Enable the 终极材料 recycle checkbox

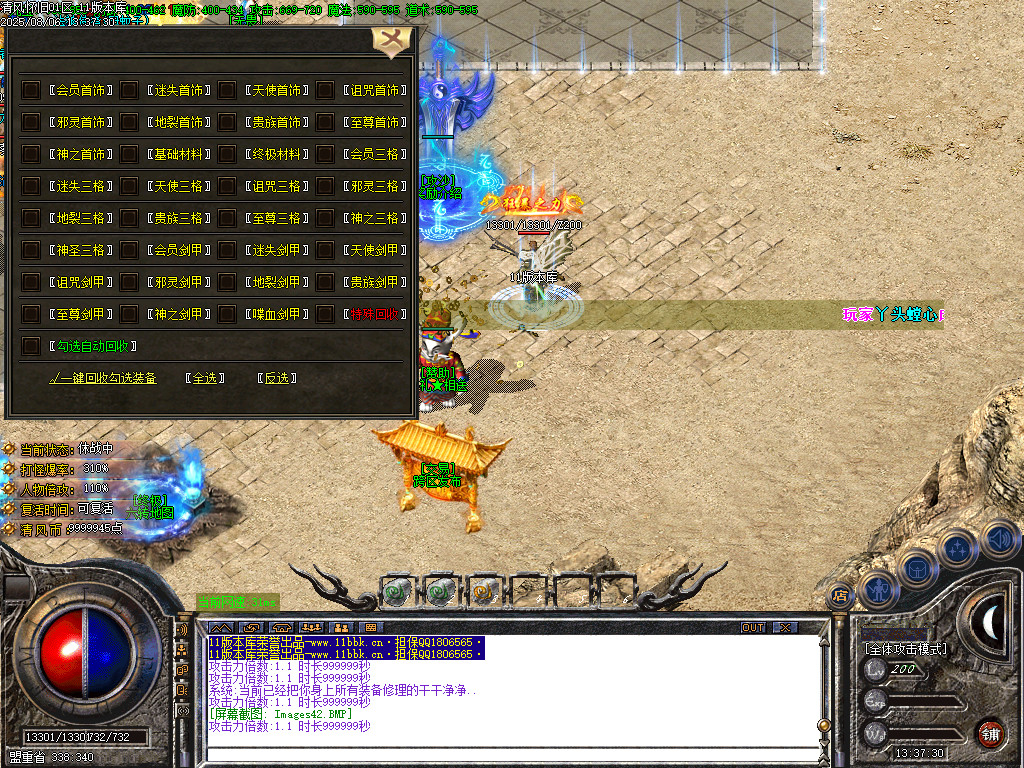[x=227, y=154]
